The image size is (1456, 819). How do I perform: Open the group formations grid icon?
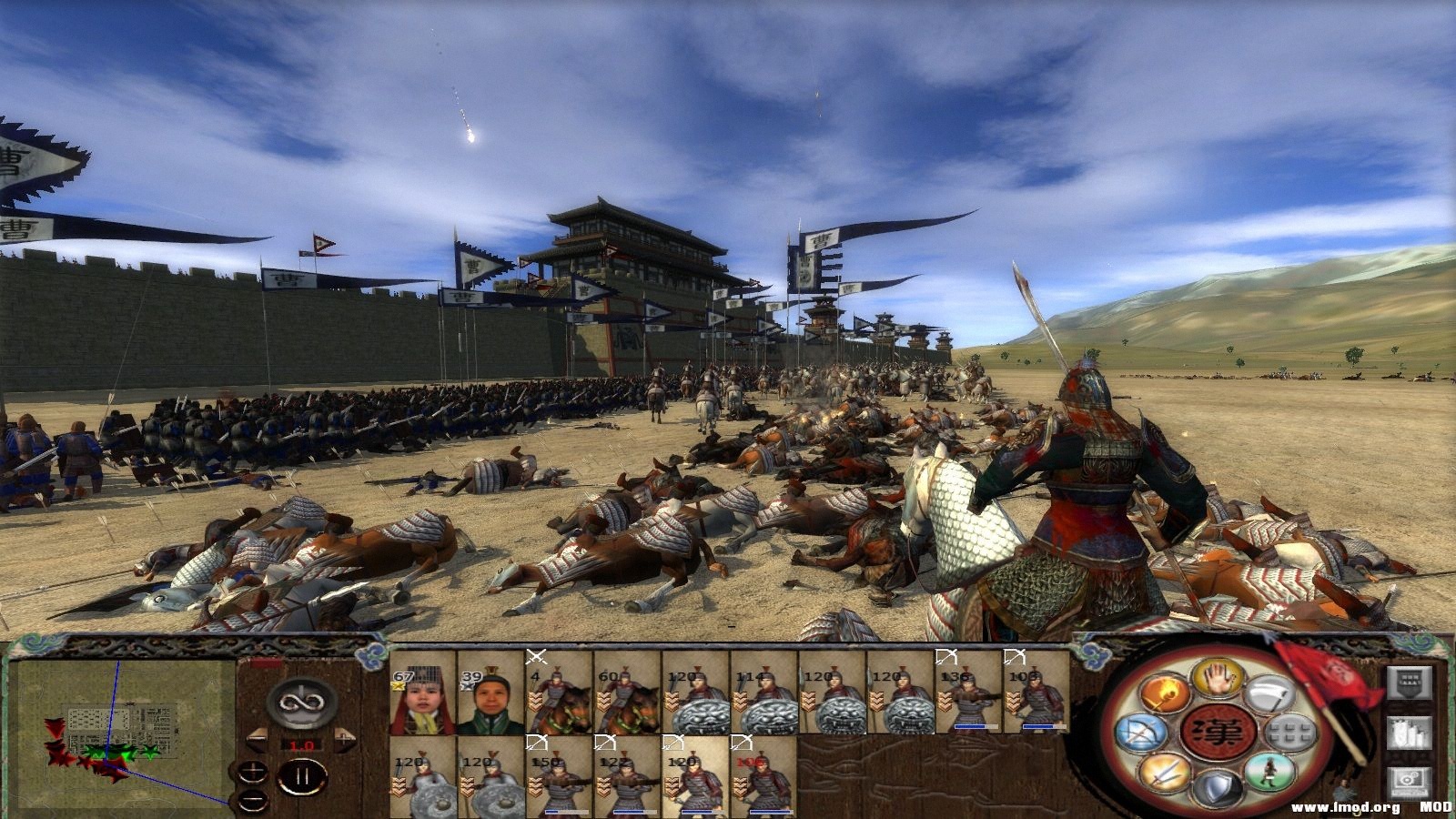point(1289,733)
